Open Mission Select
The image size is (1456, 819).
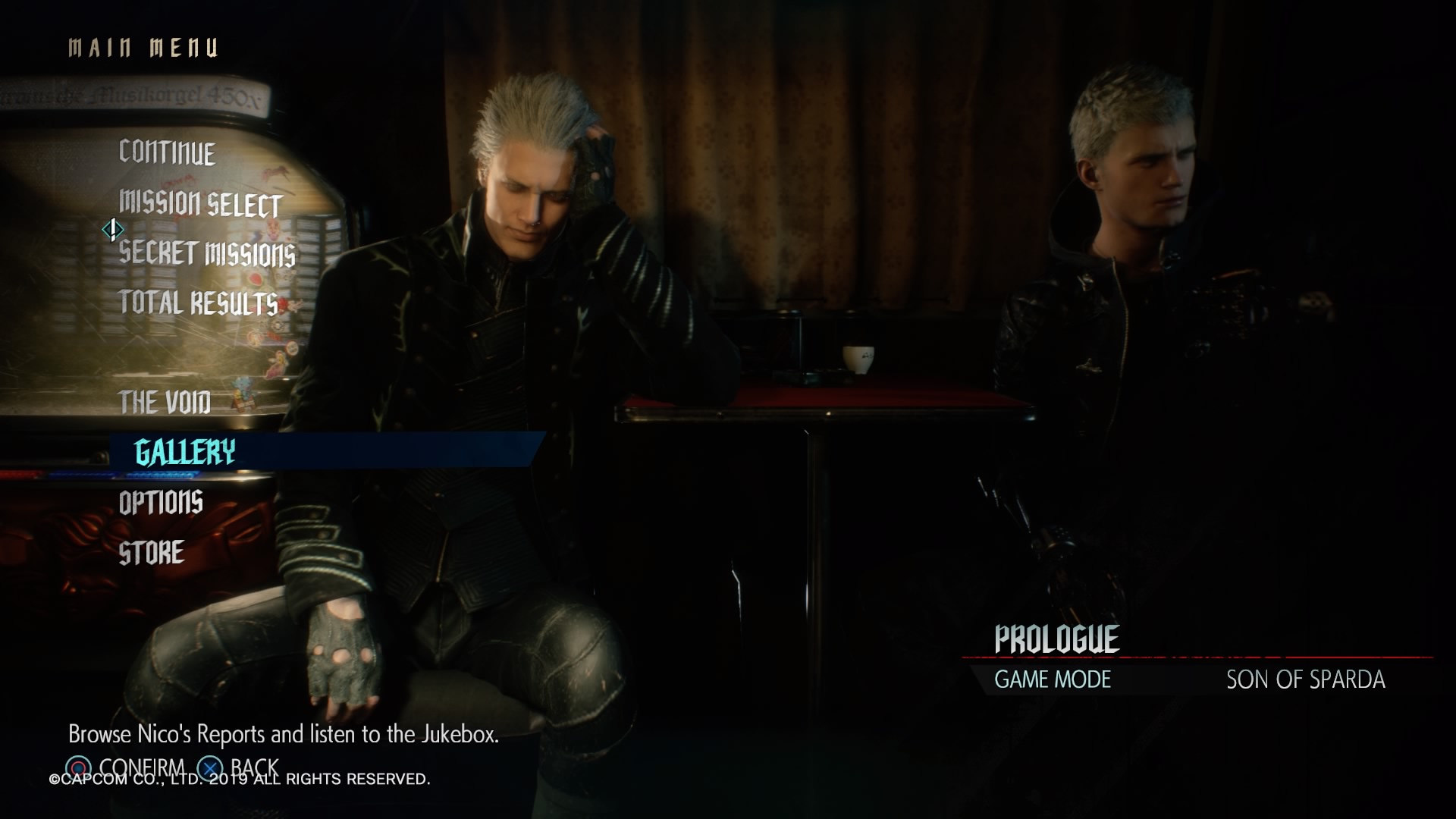pyautogui.click(x=200, y=203)
